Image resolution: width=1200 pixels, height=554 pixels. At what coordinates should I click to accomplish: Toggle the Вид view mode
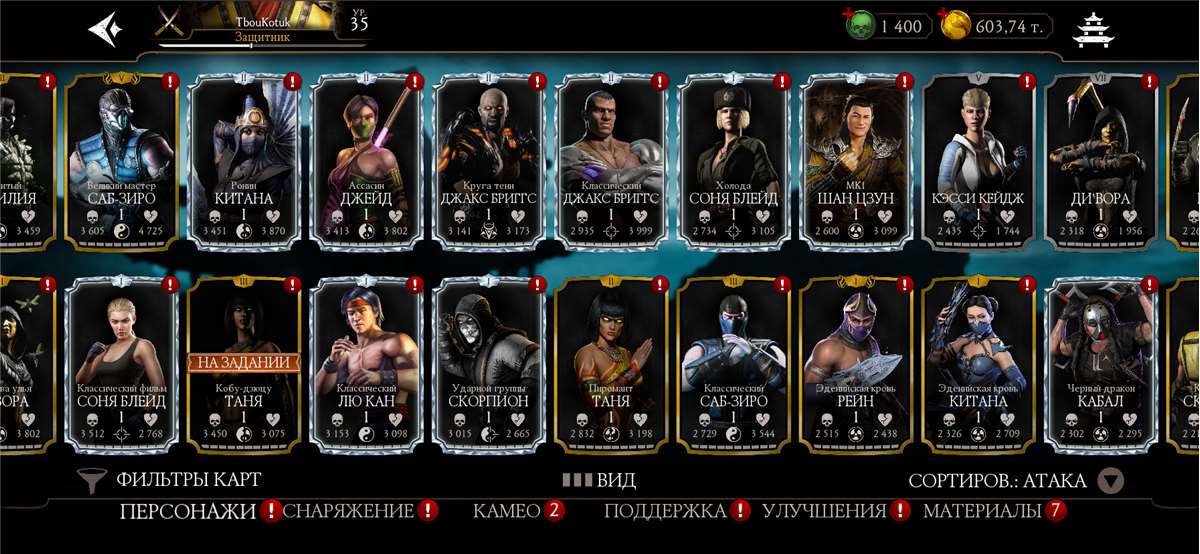[x=600, y=480]
